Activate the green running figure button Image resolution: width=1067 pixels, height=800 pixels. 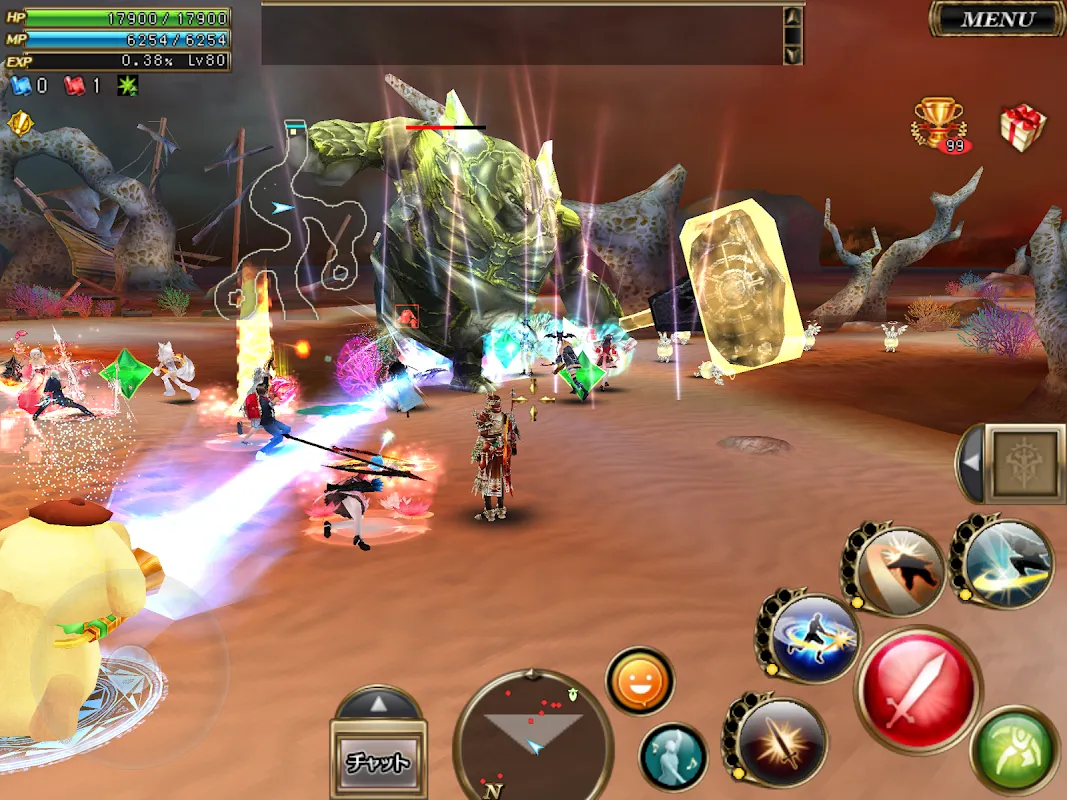[x=1014, y=751]
